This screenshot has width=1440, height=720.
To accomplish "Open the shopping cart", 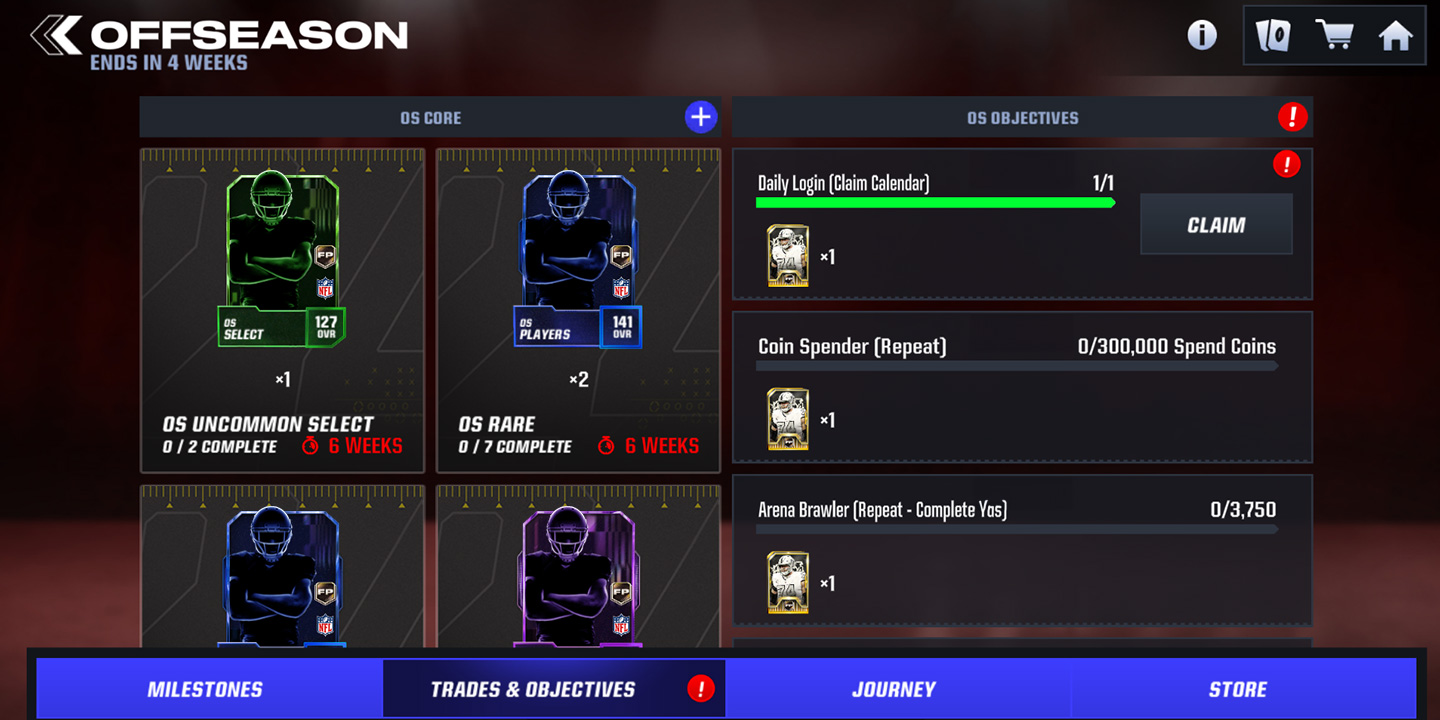I will [1335, 35].
